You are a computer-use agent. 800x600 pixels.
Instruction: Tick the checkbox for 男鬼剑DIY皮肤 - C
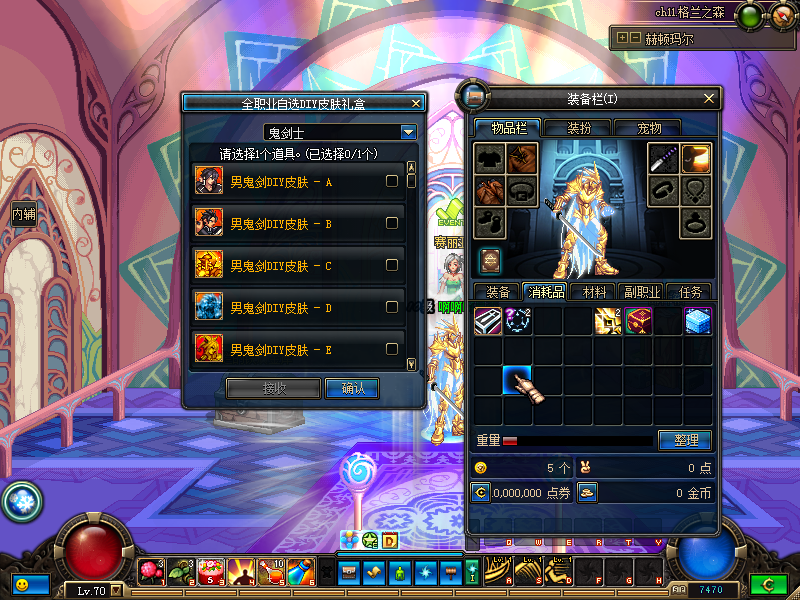tap(392, 265)
